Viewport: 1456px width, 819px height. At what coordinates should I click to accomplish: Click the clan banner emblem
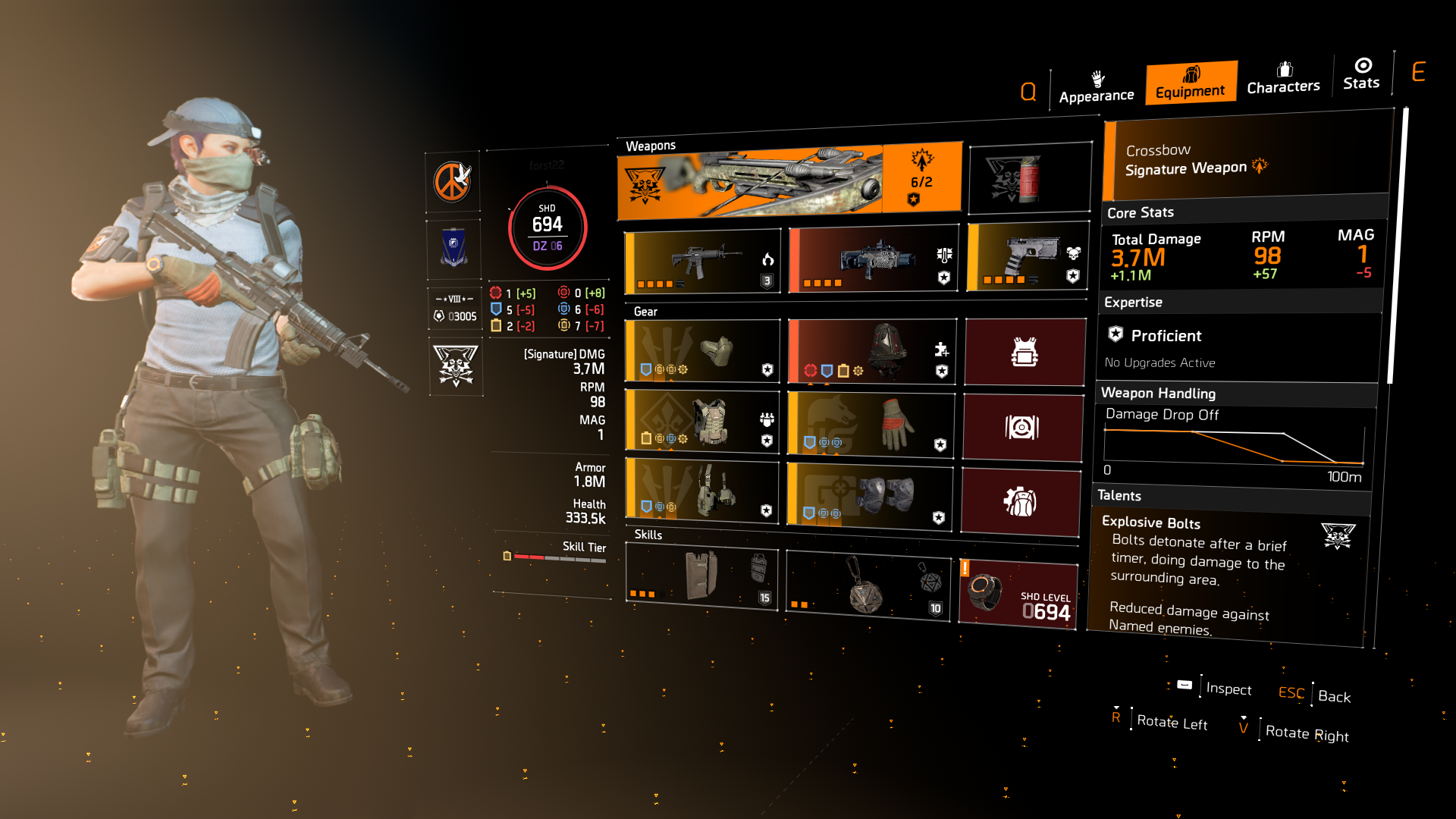453,248
